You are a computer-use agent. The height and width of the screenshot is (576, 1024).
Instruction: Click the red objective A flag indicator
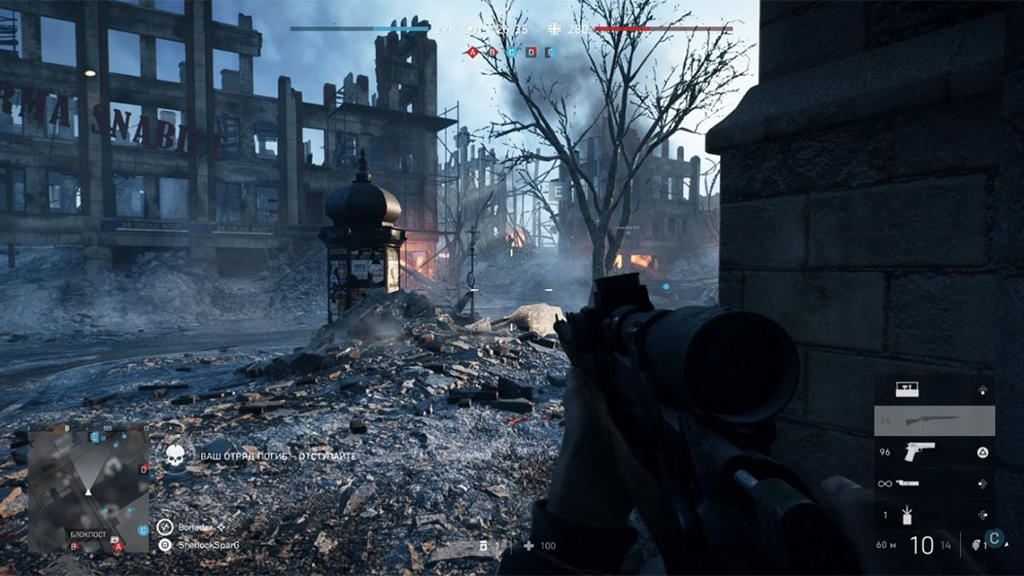click(x=472, y=52)
